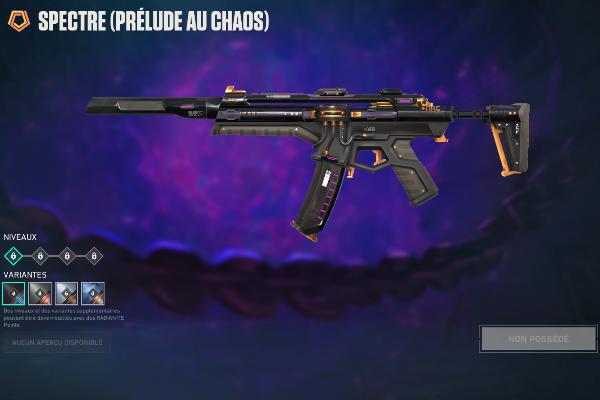Select the highlighted teal level diamond
Image resolution: width=600 pixels, height=400 pixels.
point(14,256)
